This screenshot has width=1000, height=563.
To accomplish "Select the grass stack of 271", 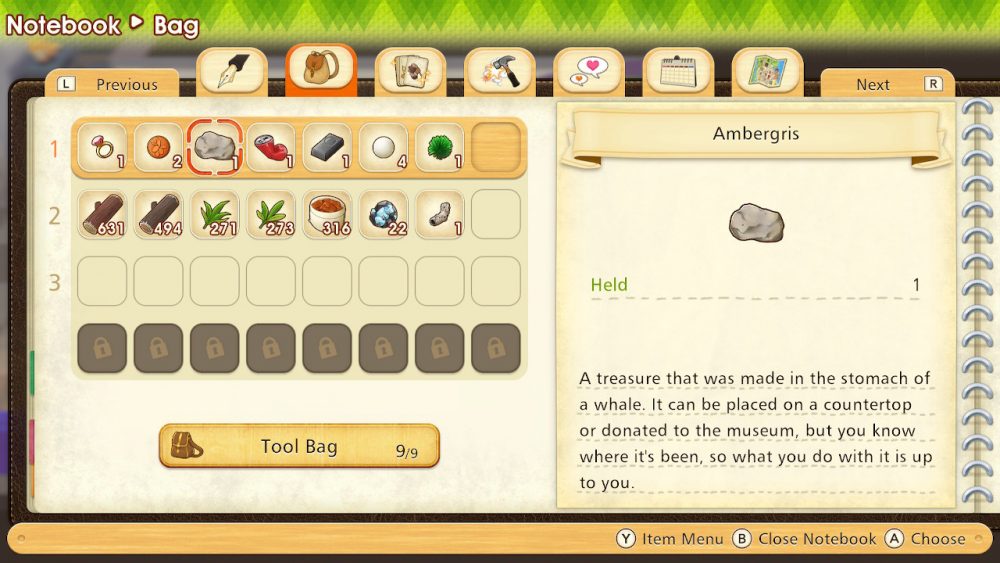I will tap(214, 215).
